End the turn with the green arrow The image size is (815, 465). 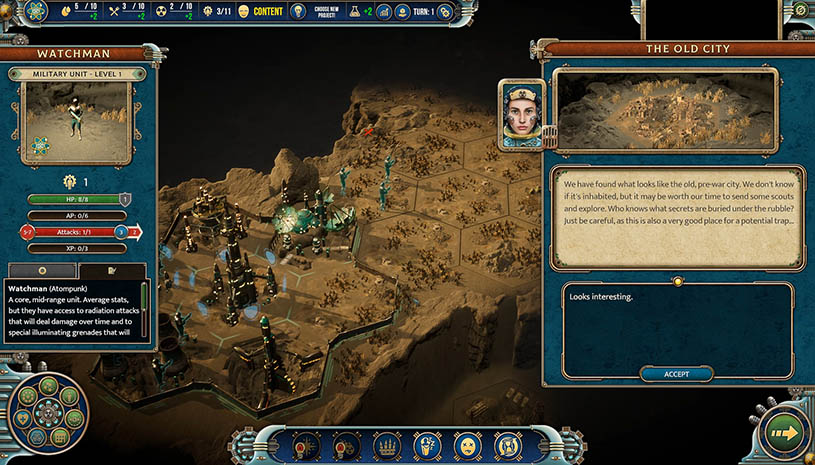pyautogui.click(x=783, y=433)
